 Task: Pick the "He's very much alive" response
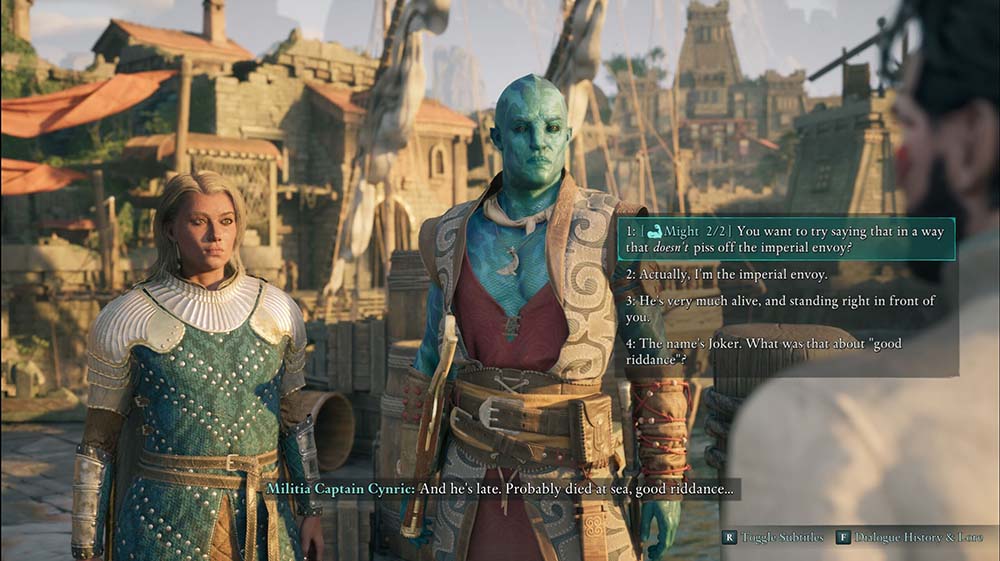coord(780,309)
